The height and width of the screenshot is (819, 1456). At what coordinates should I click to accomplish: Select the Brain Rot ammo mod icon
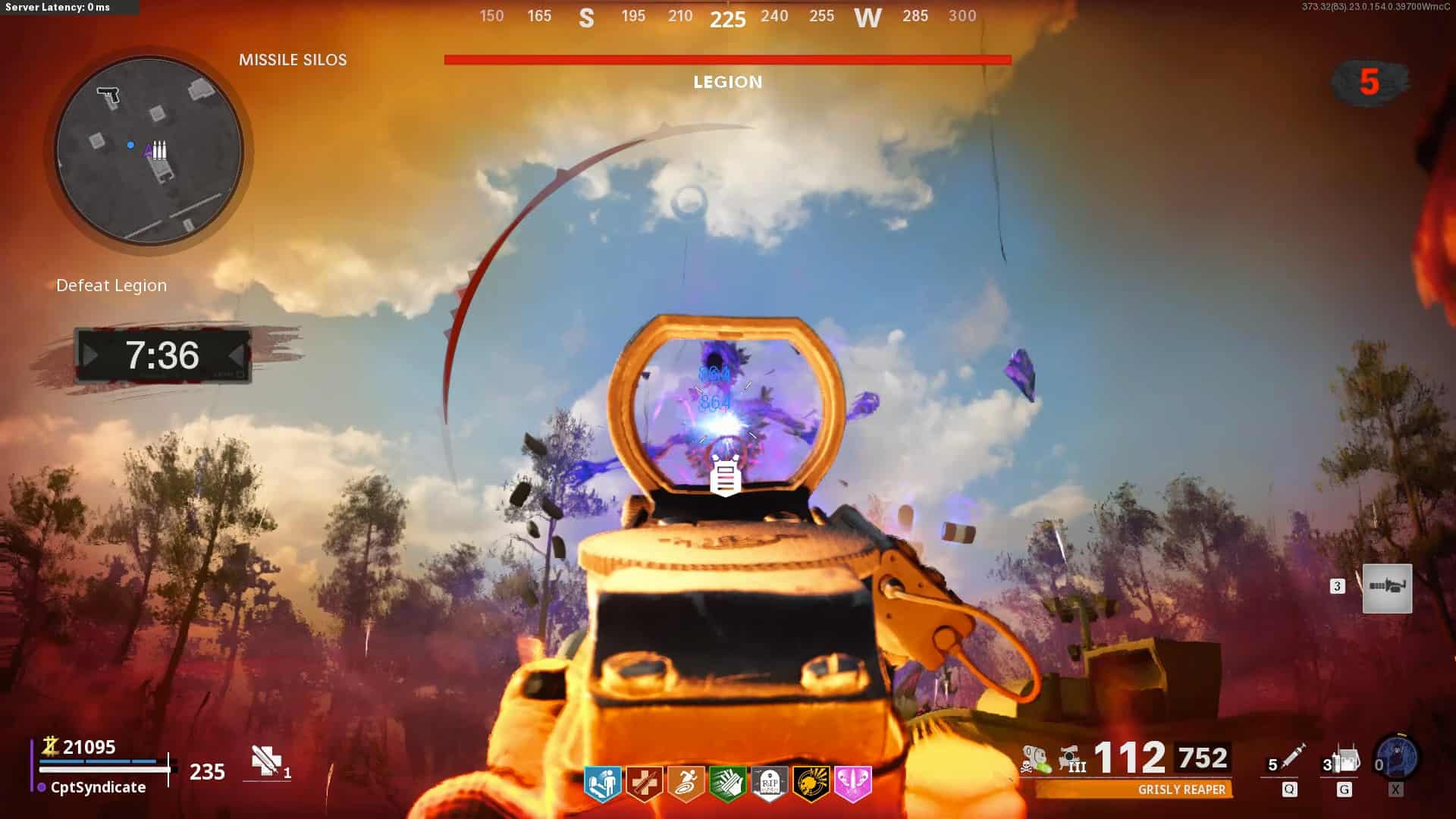tap(1035, 759)
